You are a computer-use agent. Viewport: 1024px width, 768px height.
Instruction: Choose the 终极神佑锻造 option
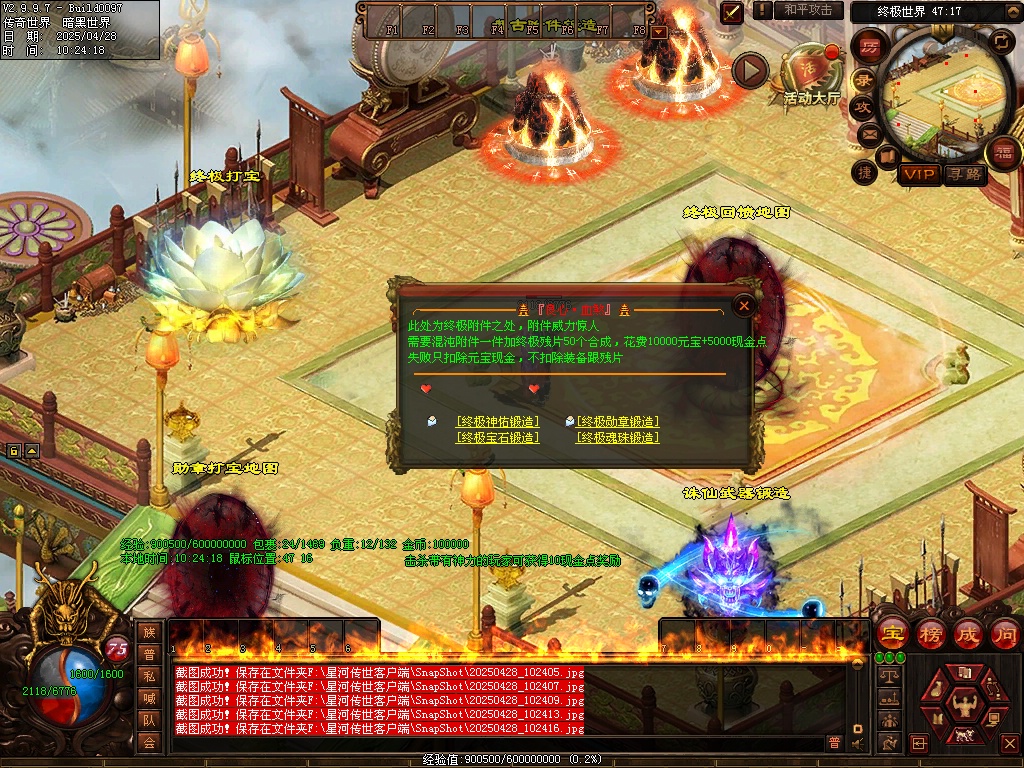[x=497, y=422]
